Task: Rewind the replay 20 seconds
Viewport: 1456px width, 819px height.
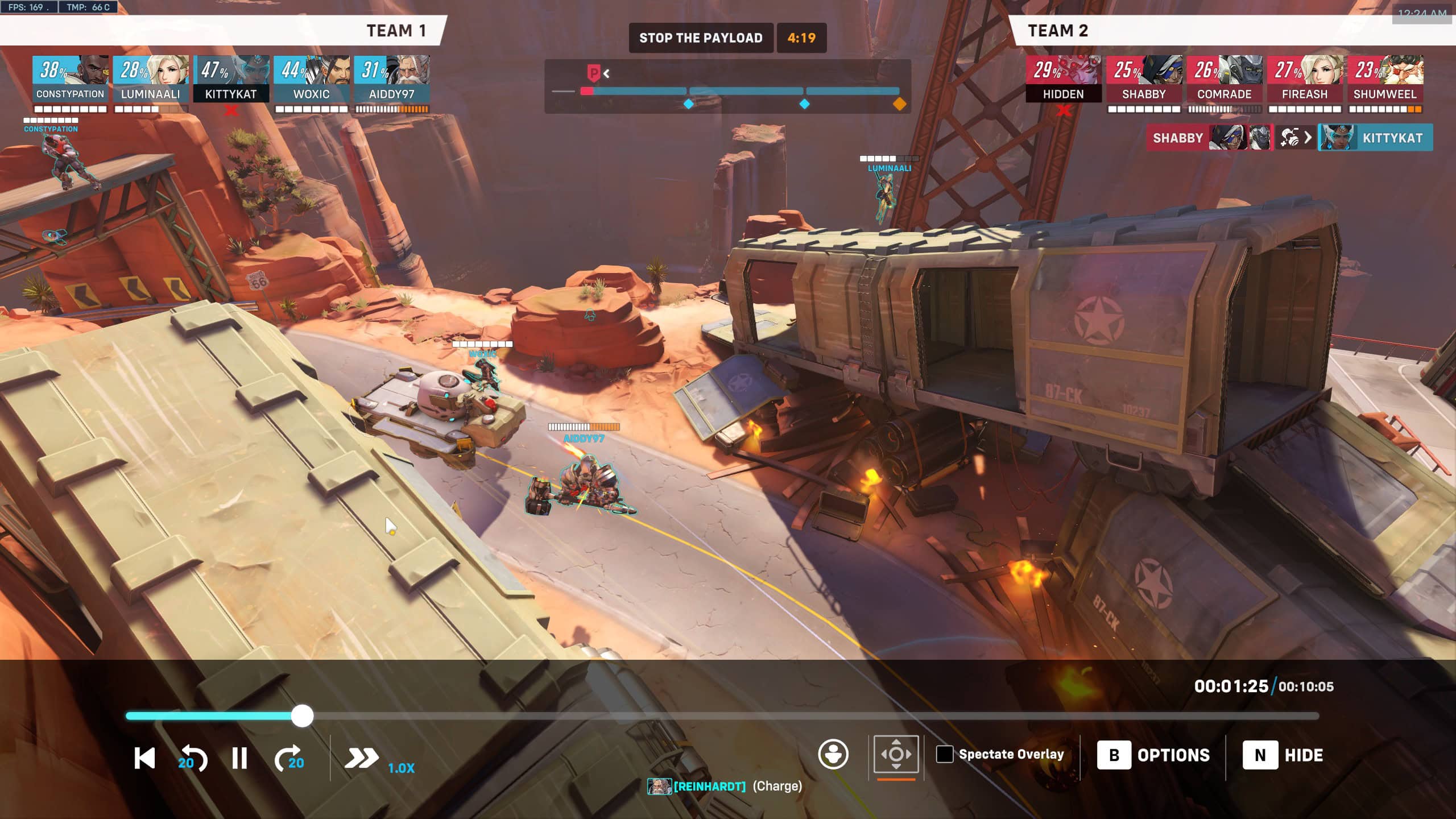Action: point(193,757)
